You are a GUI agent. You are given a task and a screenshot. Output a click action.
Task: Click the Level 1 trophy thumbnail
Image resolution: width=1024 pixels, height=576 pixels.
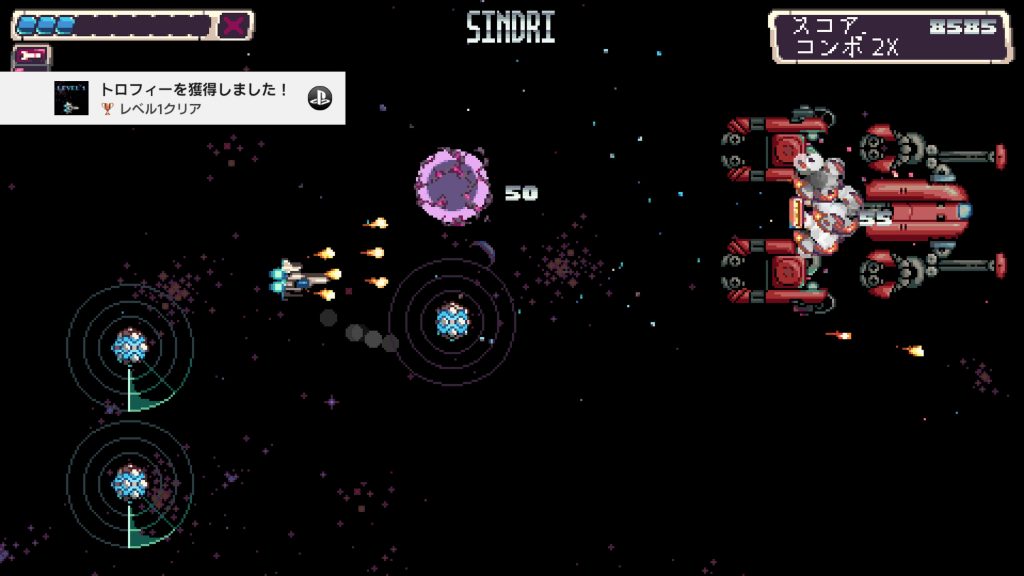click(71, 98)
